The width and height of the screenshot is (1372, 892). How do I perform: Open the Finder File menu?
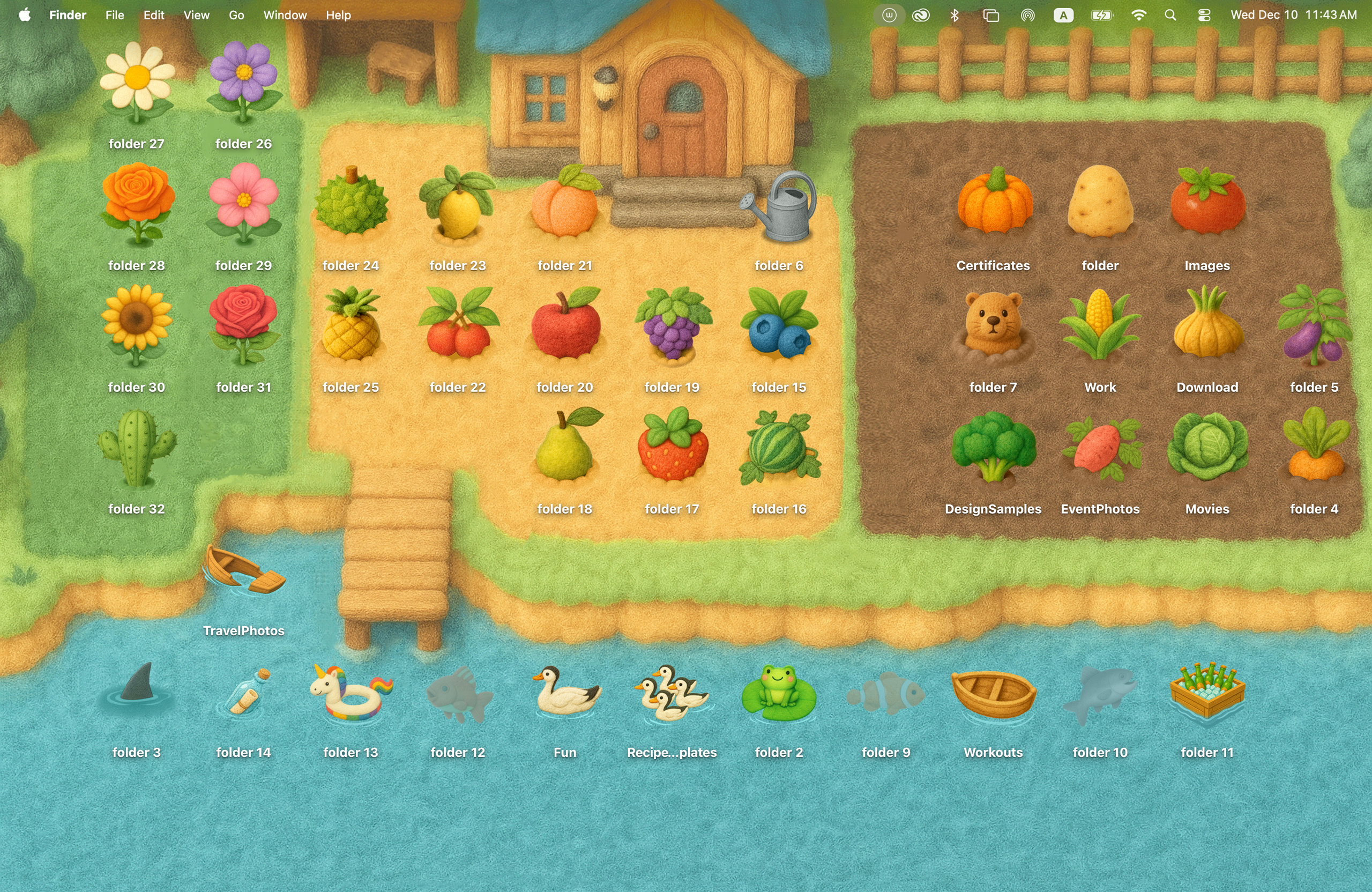(114, 15)
